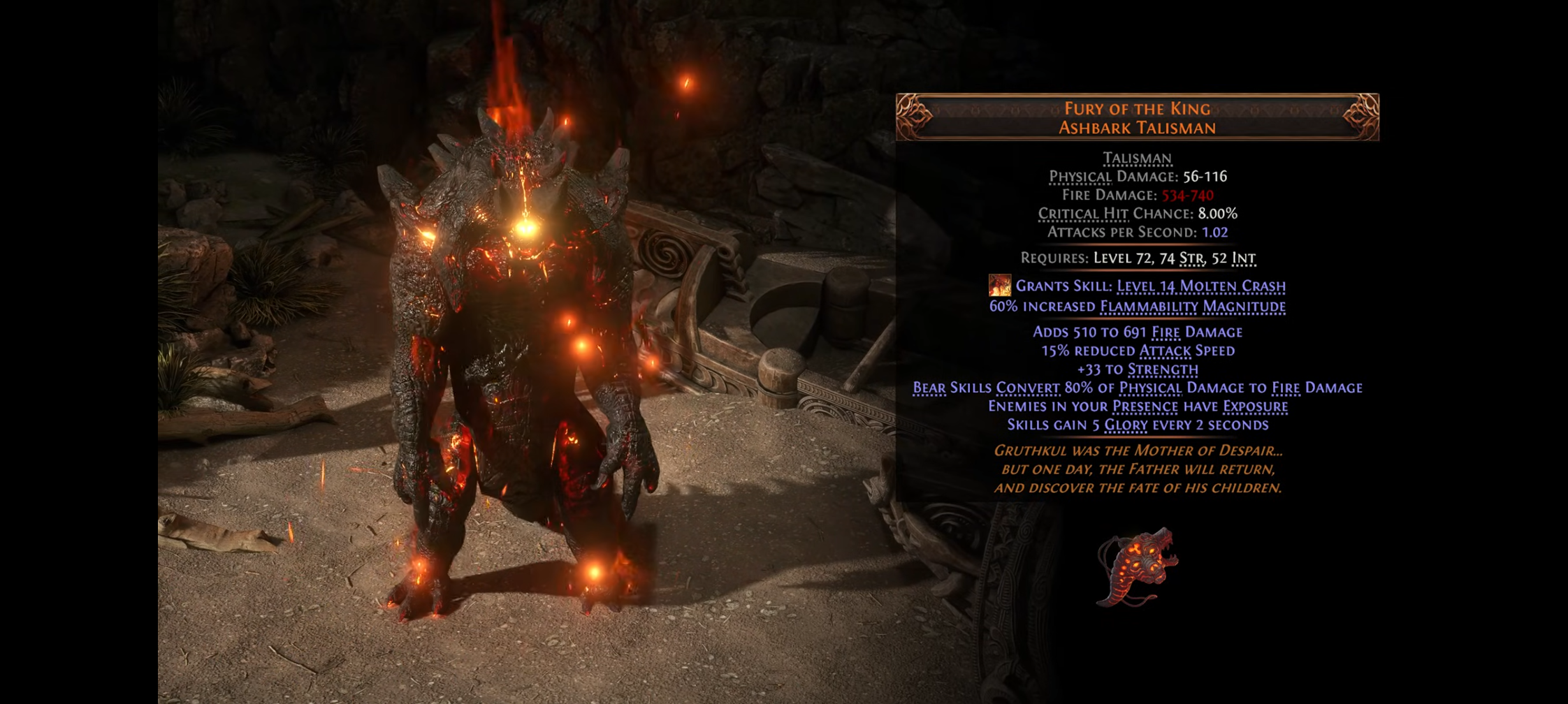Select the Ashbark Talisman item icon
The image size is (1568, 704).
[1137, 566]
